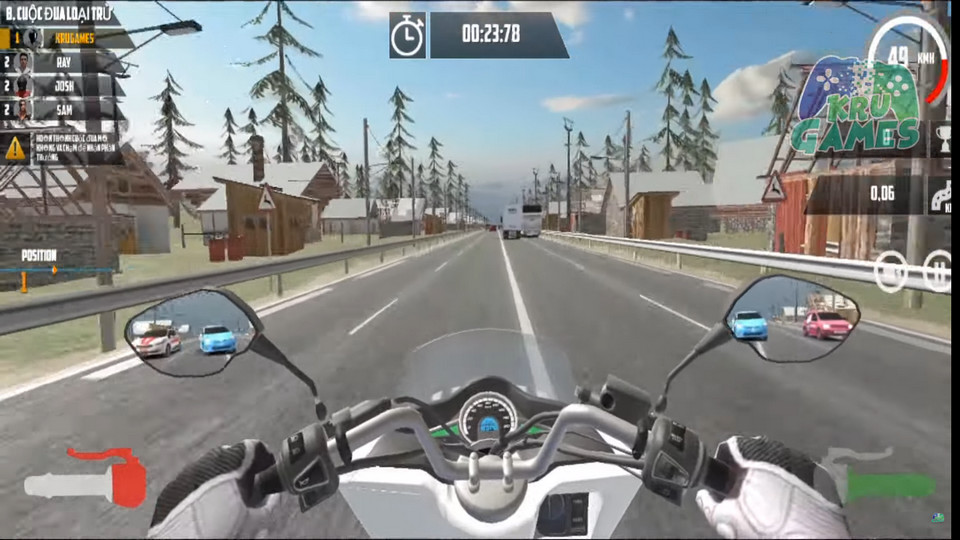Pause the race with the pause button
This screenshot has width=960, height=540.
pos(938,271)
